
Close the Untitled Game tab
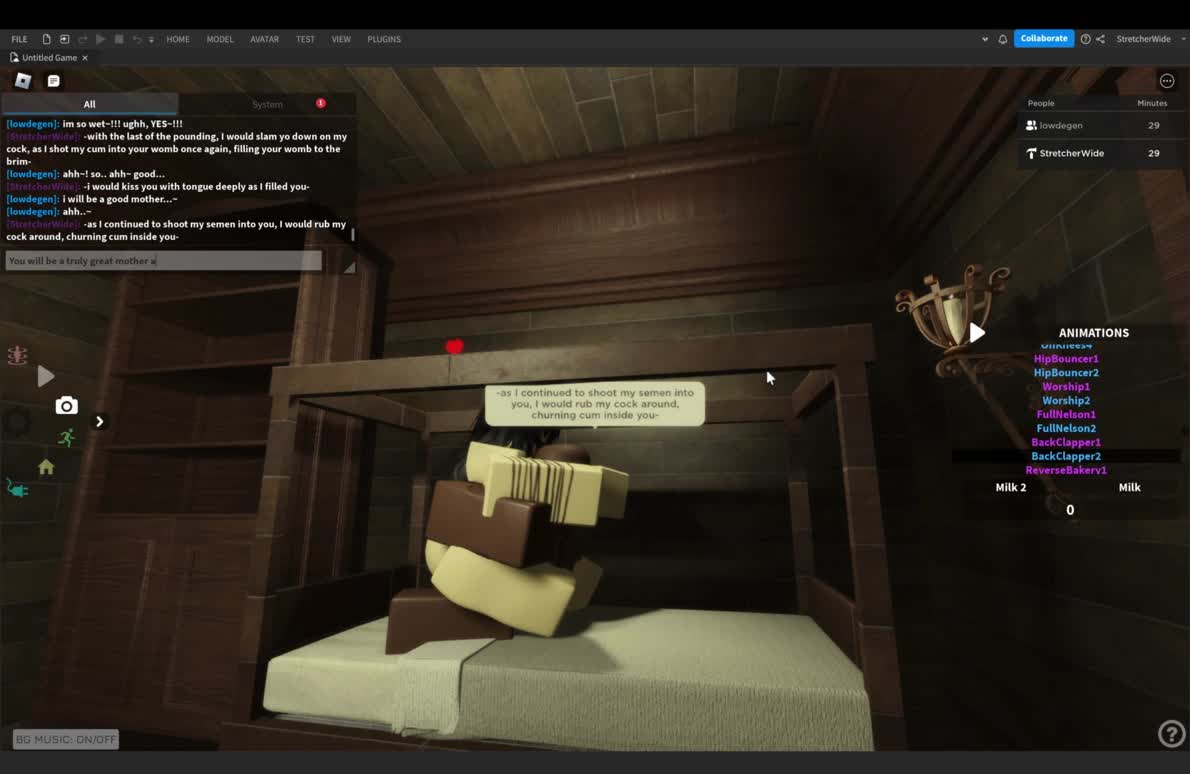(x=85, y=58)
